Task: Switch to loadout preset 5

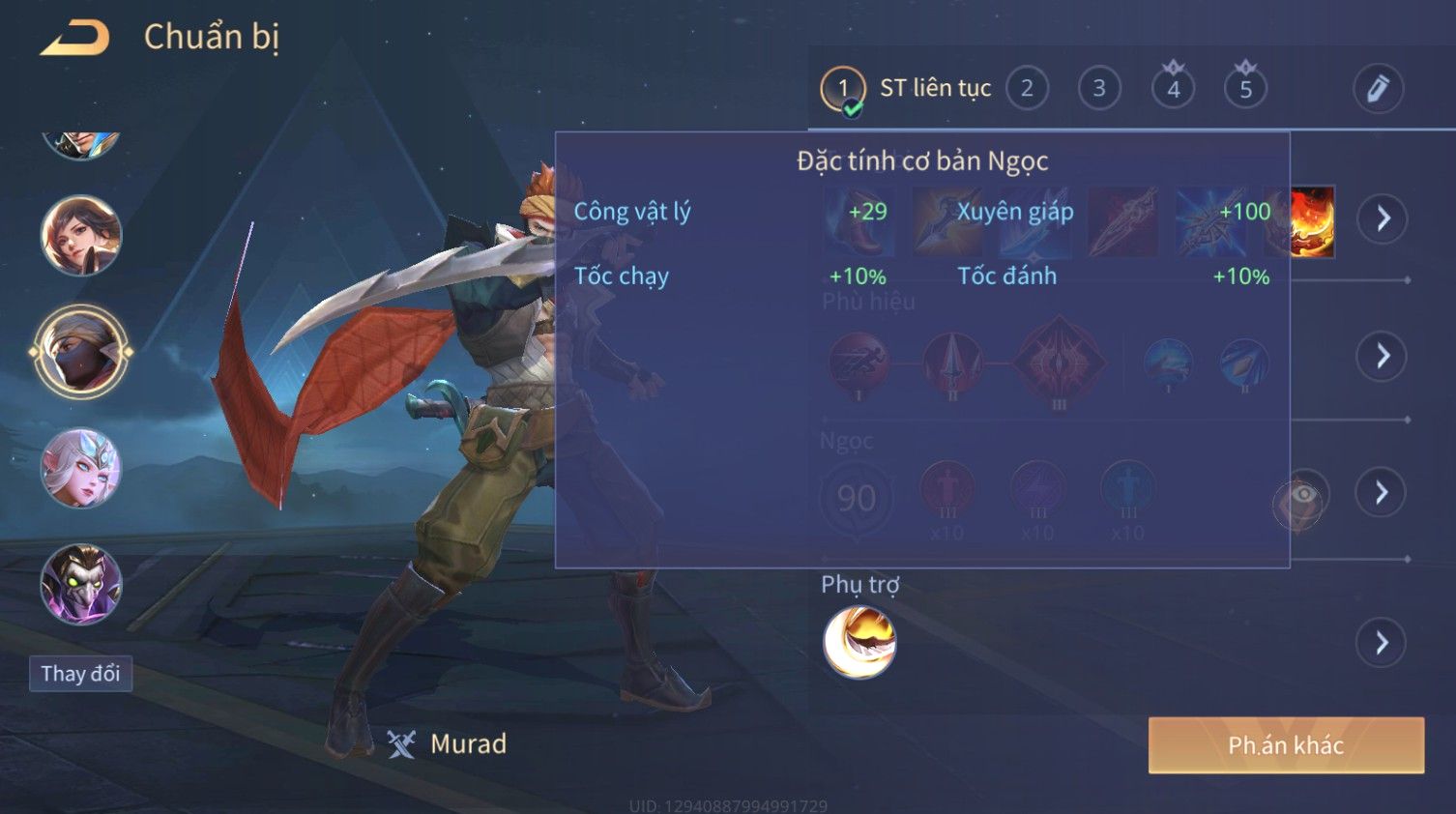Action: pyautogui.click(x=1245, y=89)
